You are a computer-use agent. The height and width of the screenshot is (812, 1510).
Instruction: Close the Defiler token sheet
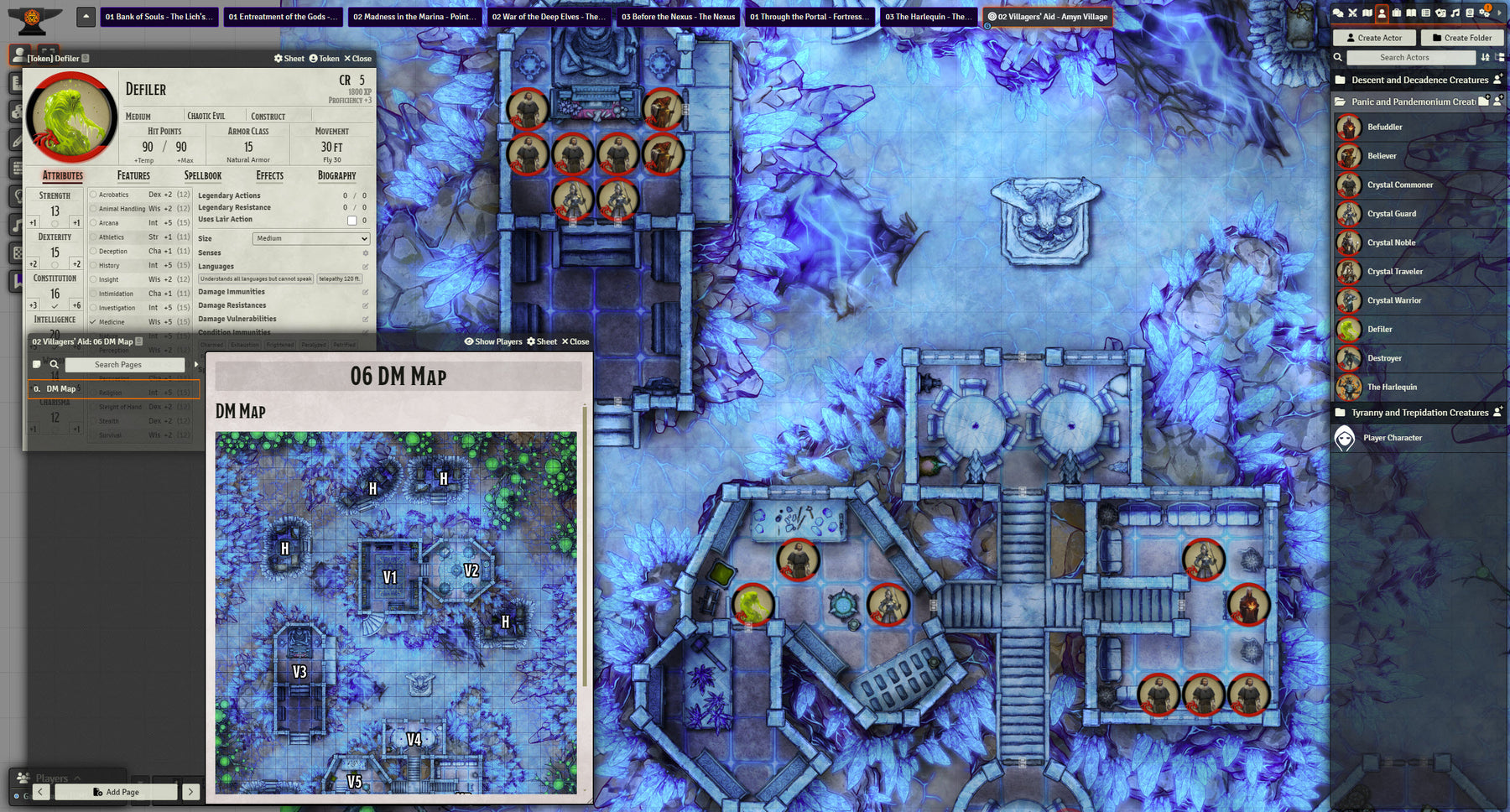[x=357, y=59]
